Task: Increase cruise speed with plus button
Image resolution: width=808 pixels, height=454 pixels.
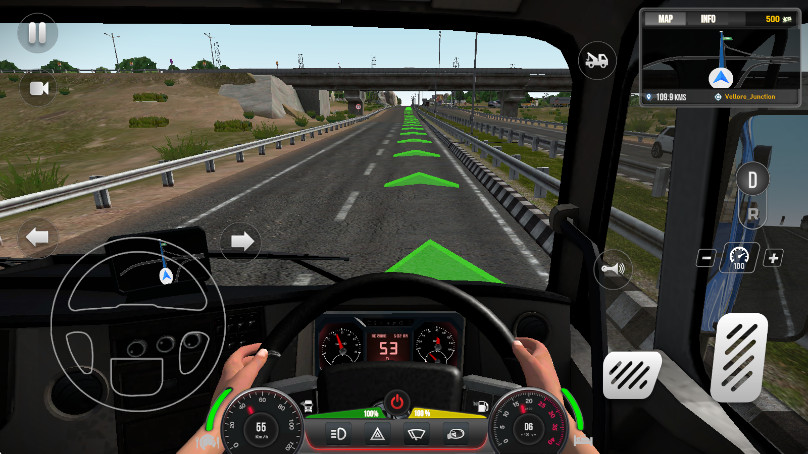Action: click(773, 258)
